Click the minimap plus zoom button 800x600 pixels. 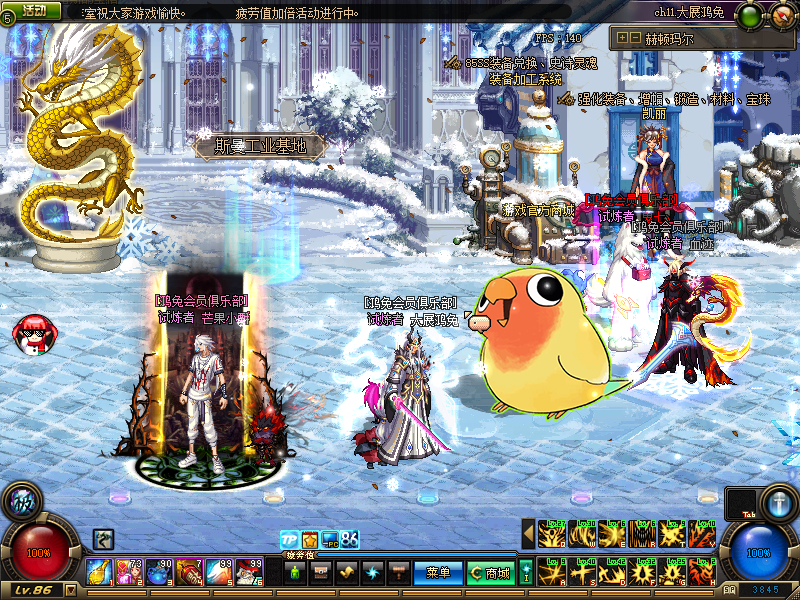tap(623, 38)
